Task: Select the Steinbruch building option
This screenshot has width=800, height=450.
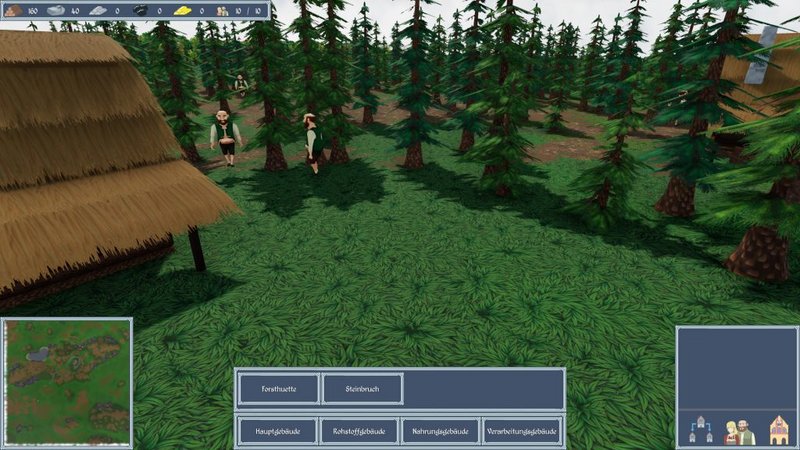Action: point(363,389)
